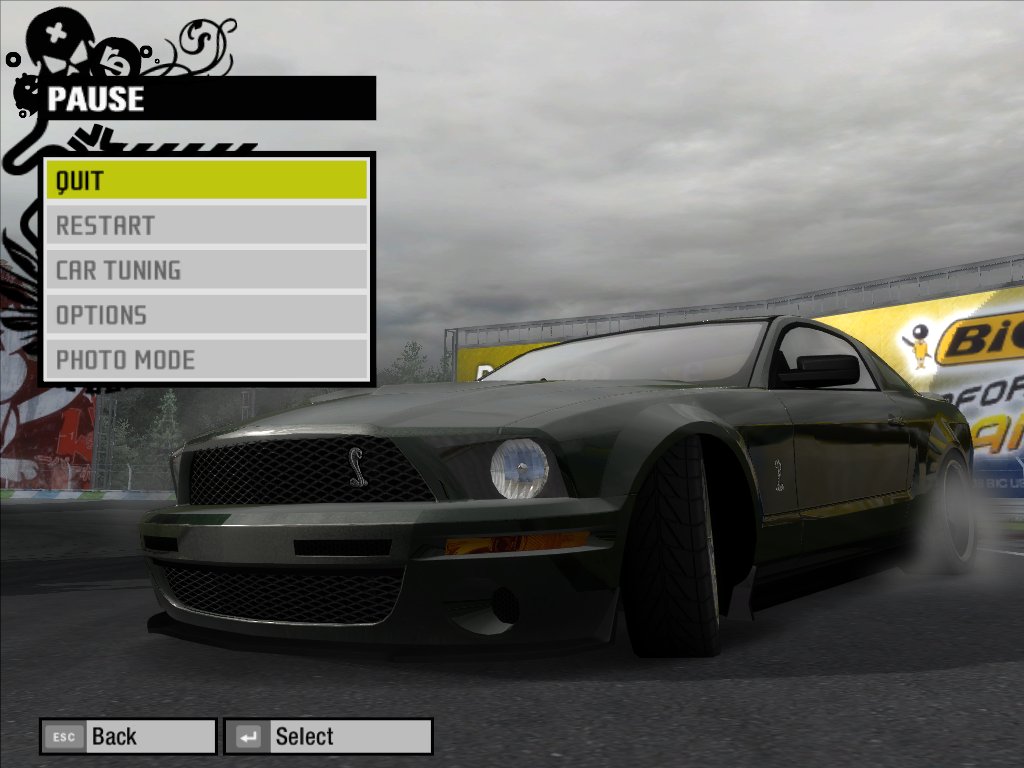1024x768 pixels.
Task: Open the Car Tuning menu entry
Action: tap(206, 270)
